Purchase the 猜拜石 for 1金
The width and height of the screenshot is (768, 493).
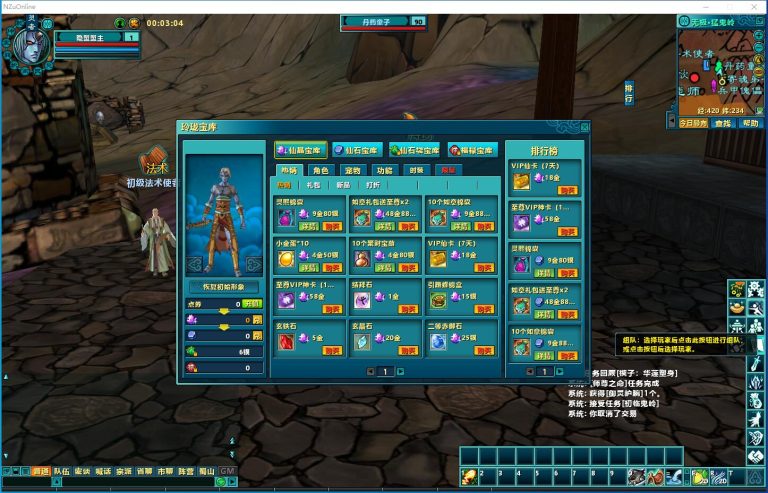pos(406,310)
